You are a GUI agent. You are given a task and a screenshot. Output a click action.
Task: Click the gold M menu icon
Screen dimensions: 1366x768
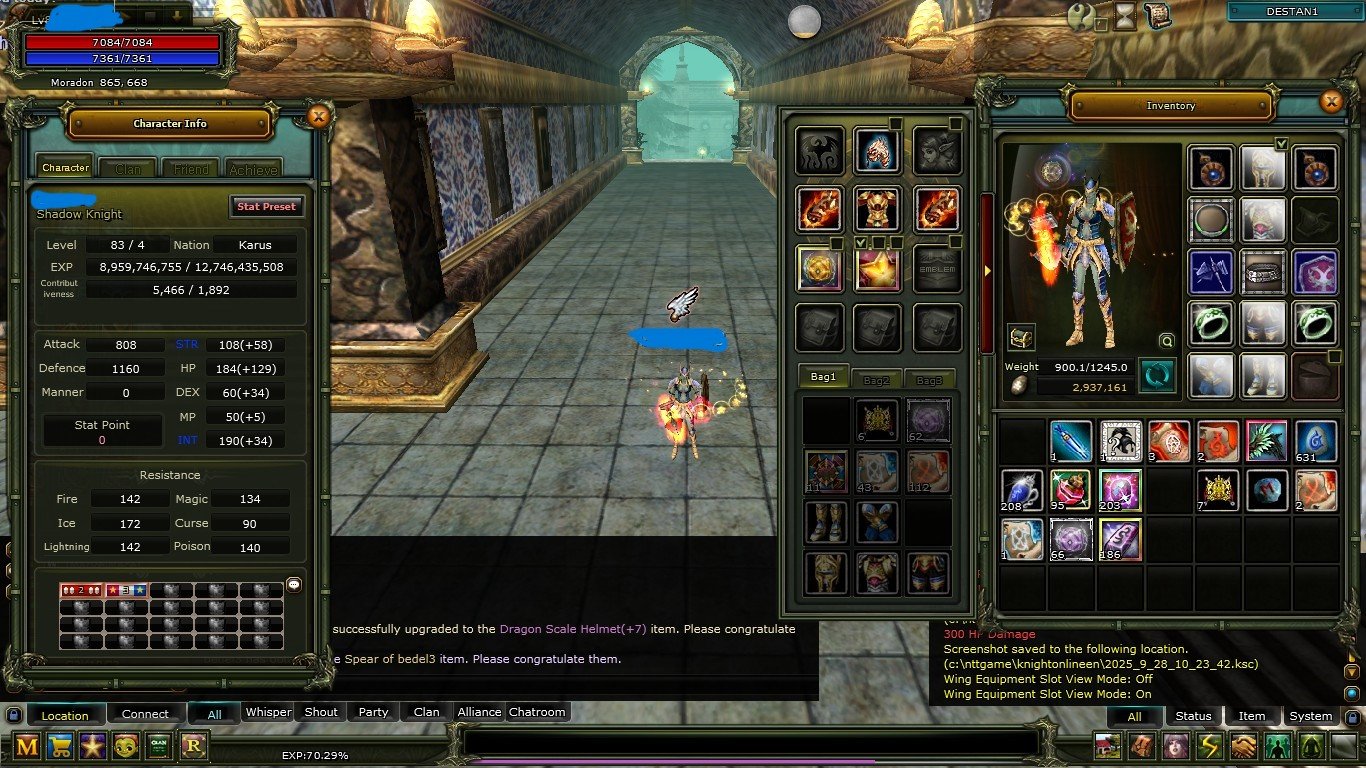coord(27,745)
